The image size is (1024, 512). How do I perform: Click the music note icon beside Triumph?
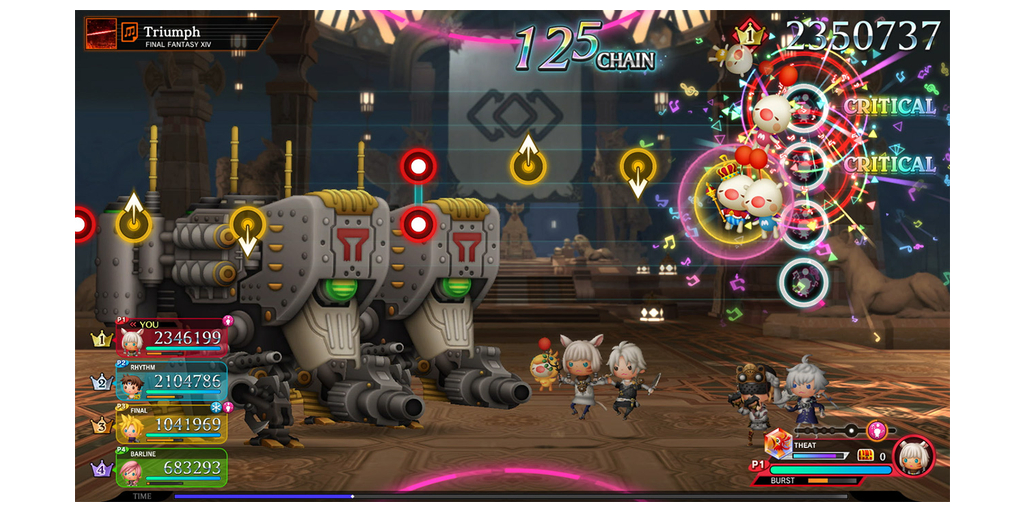tap(129, 32)
